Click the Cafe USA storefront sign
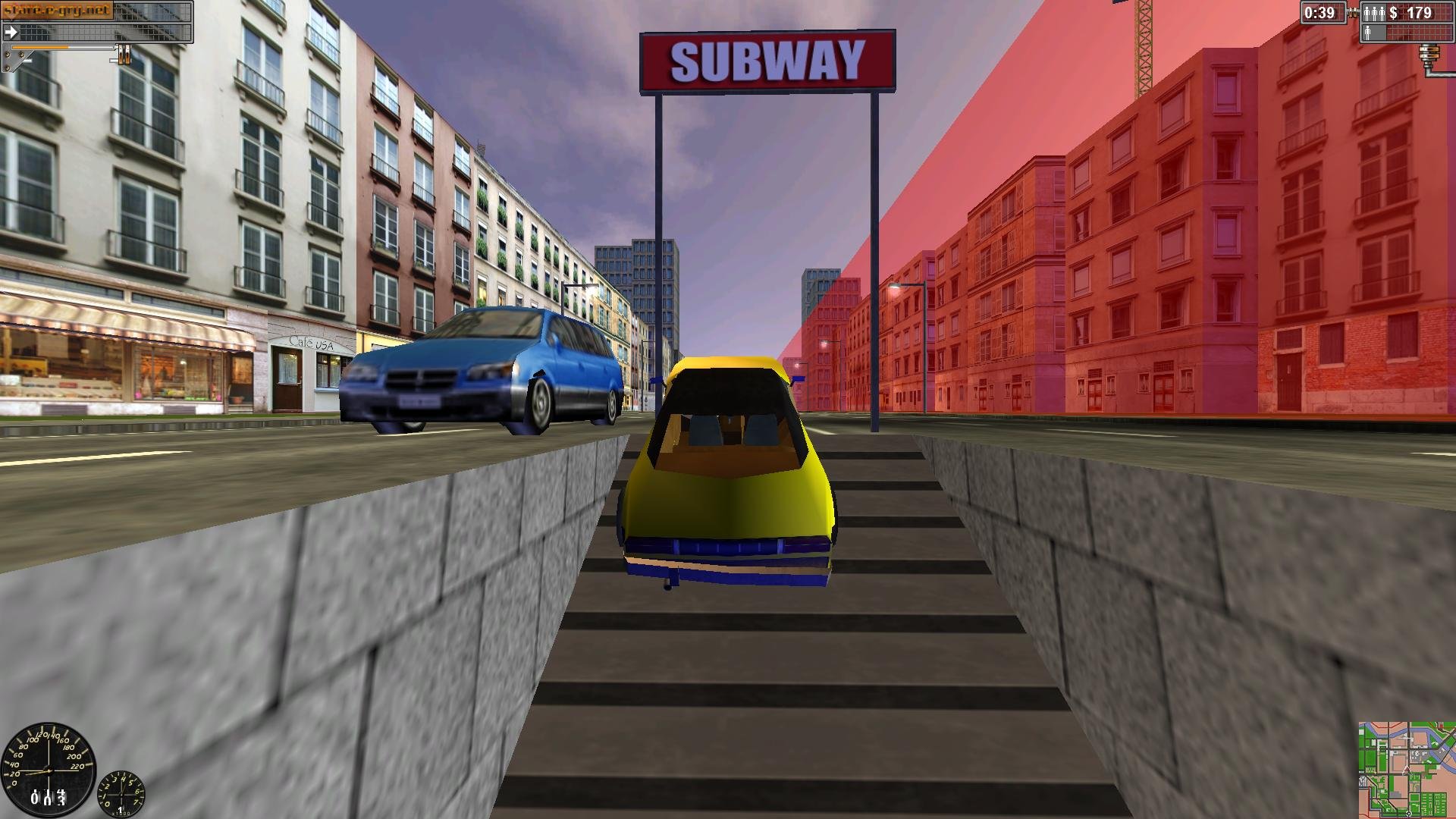This screenshot has width=1456, height=819. pos(312,341)
